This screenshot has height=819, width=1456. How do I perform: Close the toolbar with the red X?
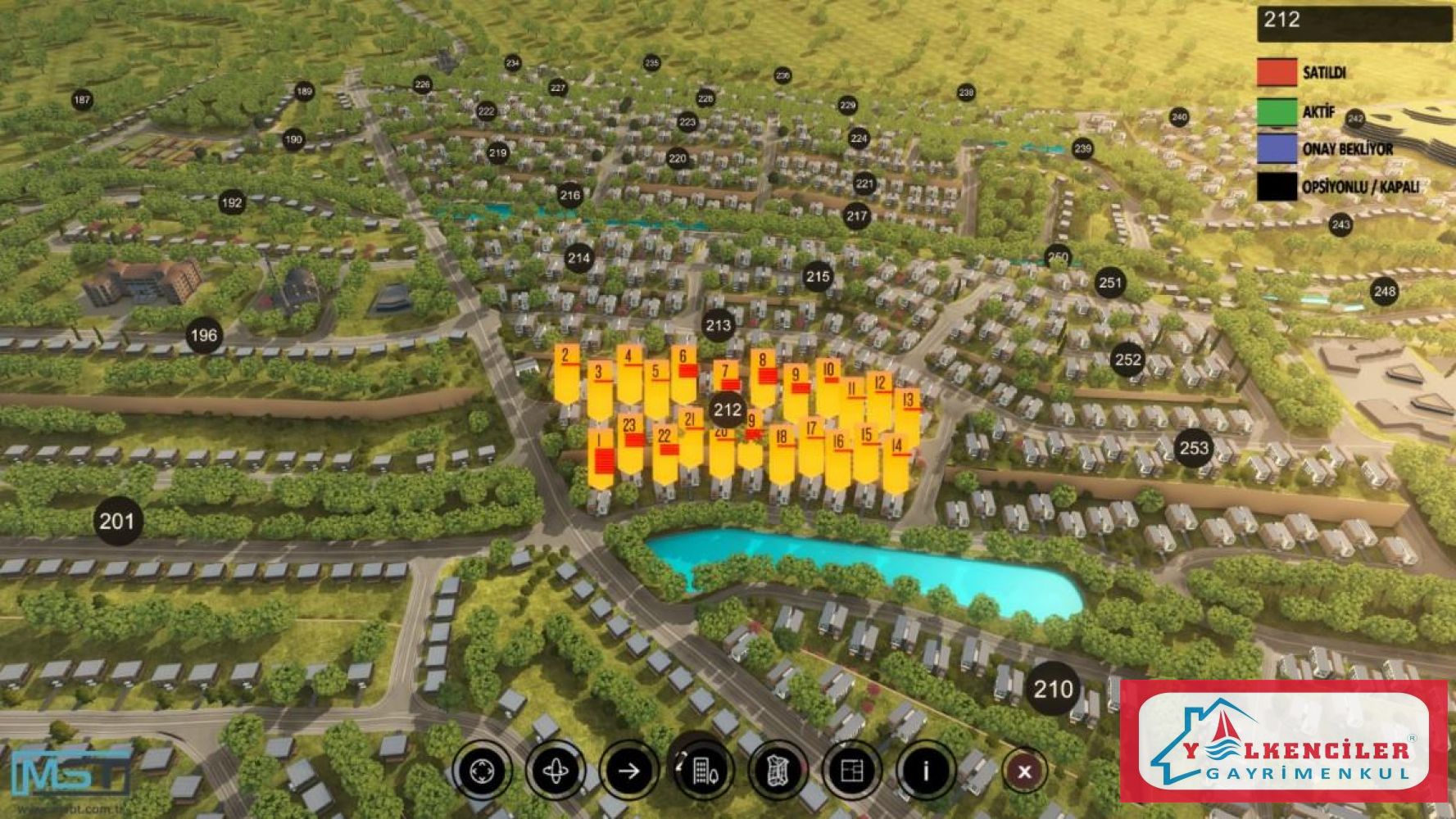point(1024,771)
